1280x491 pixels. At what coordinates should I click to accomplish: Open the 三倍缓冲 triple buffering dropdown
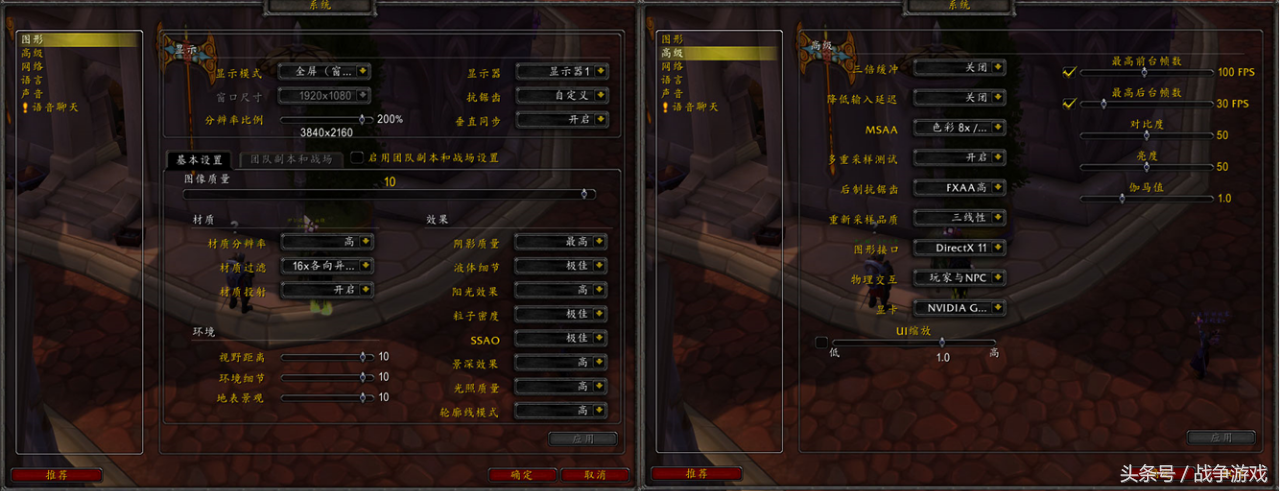tap(959, 68)
